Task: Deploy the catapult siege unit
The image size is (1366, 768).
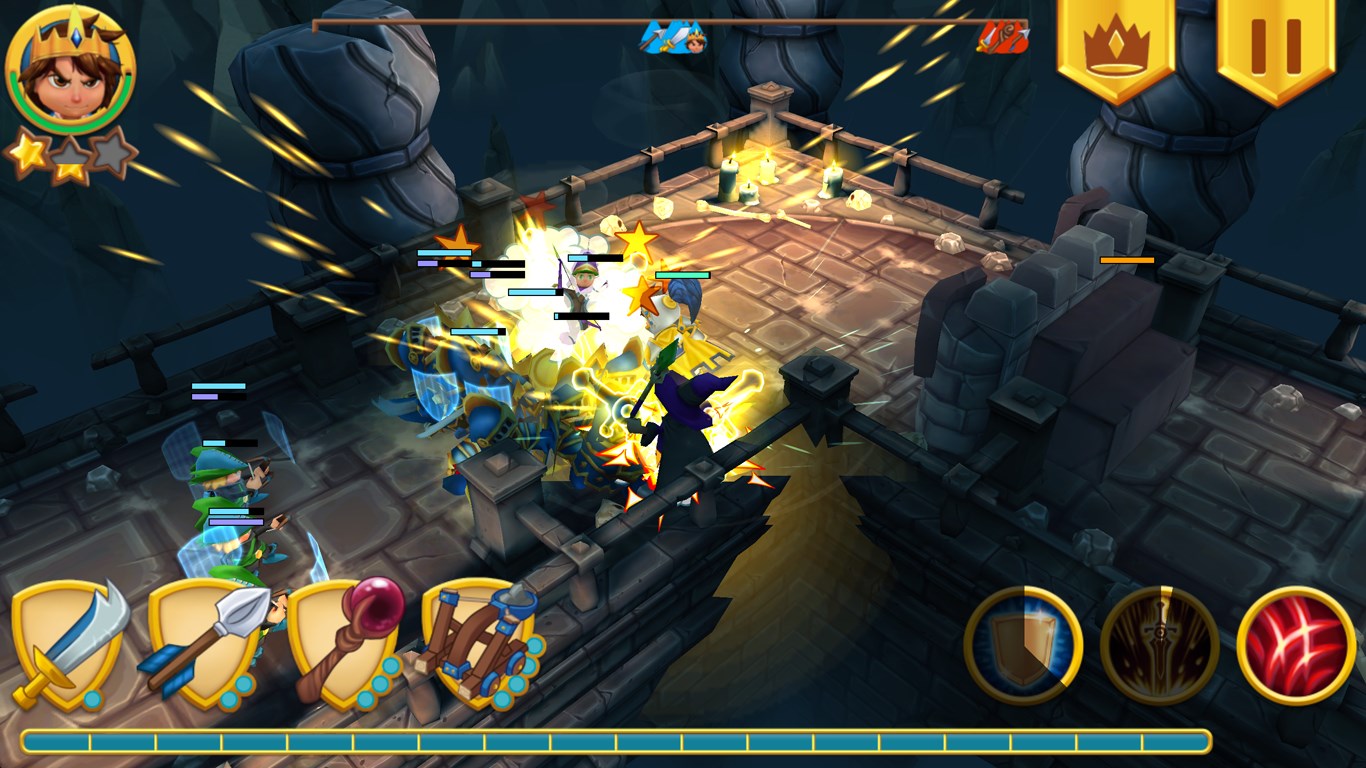Action: pyautogui.click(x=480, y=644)
